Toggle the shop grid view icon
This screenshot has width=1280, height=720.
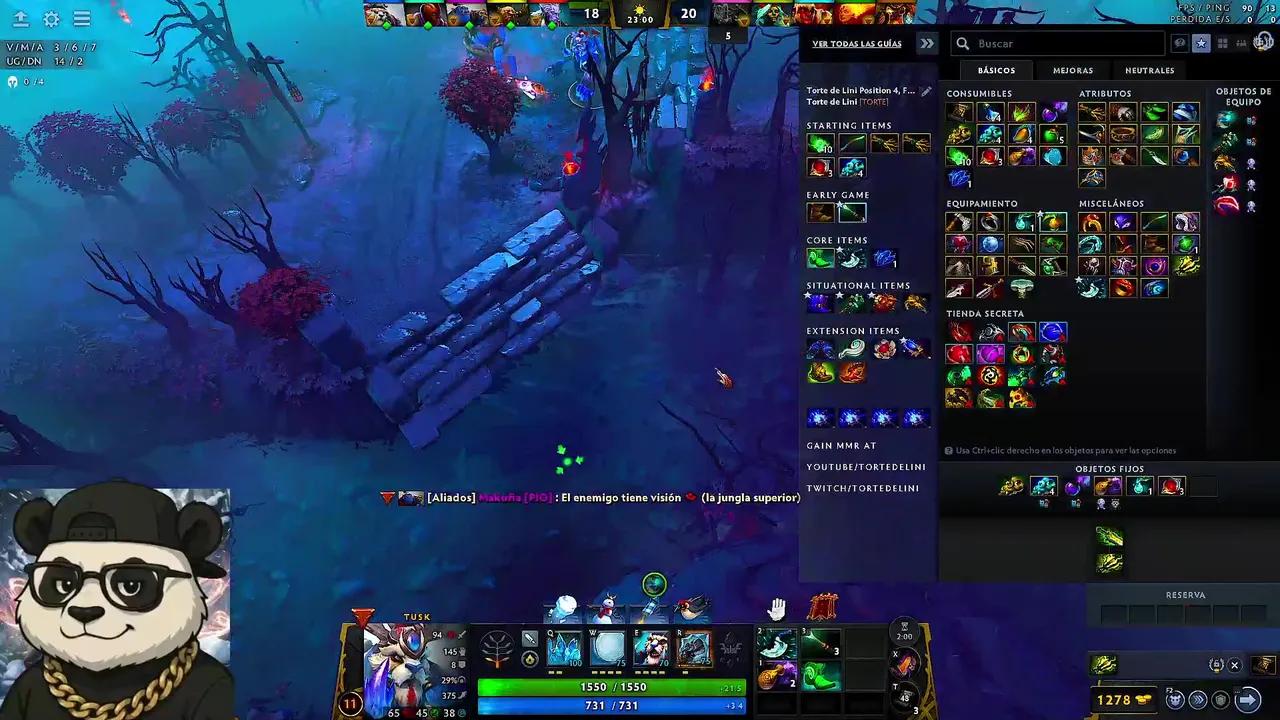1223,42
